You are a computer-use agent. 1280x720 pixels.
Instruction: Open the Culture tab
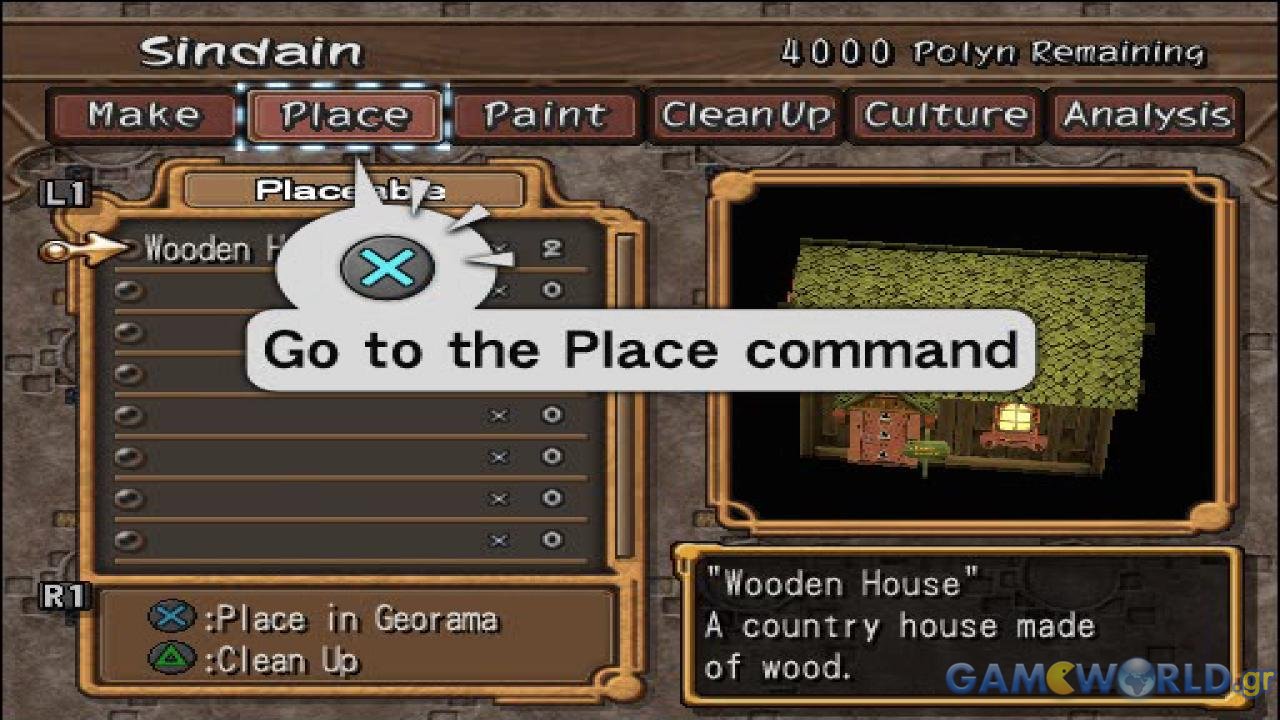[x=946, y=116]
